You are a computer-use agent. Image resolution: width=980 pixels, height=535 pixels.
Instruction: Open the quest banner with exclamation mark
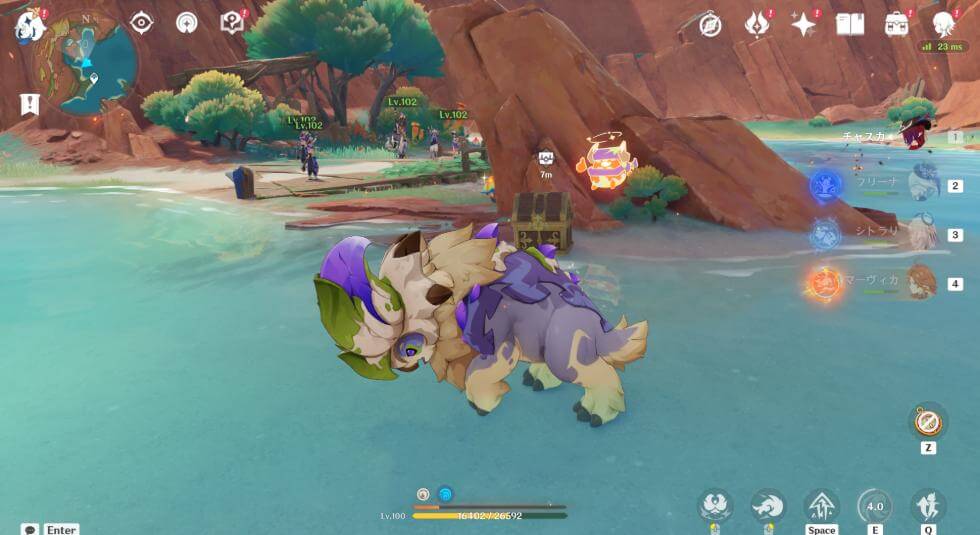[x=29, y=104]
